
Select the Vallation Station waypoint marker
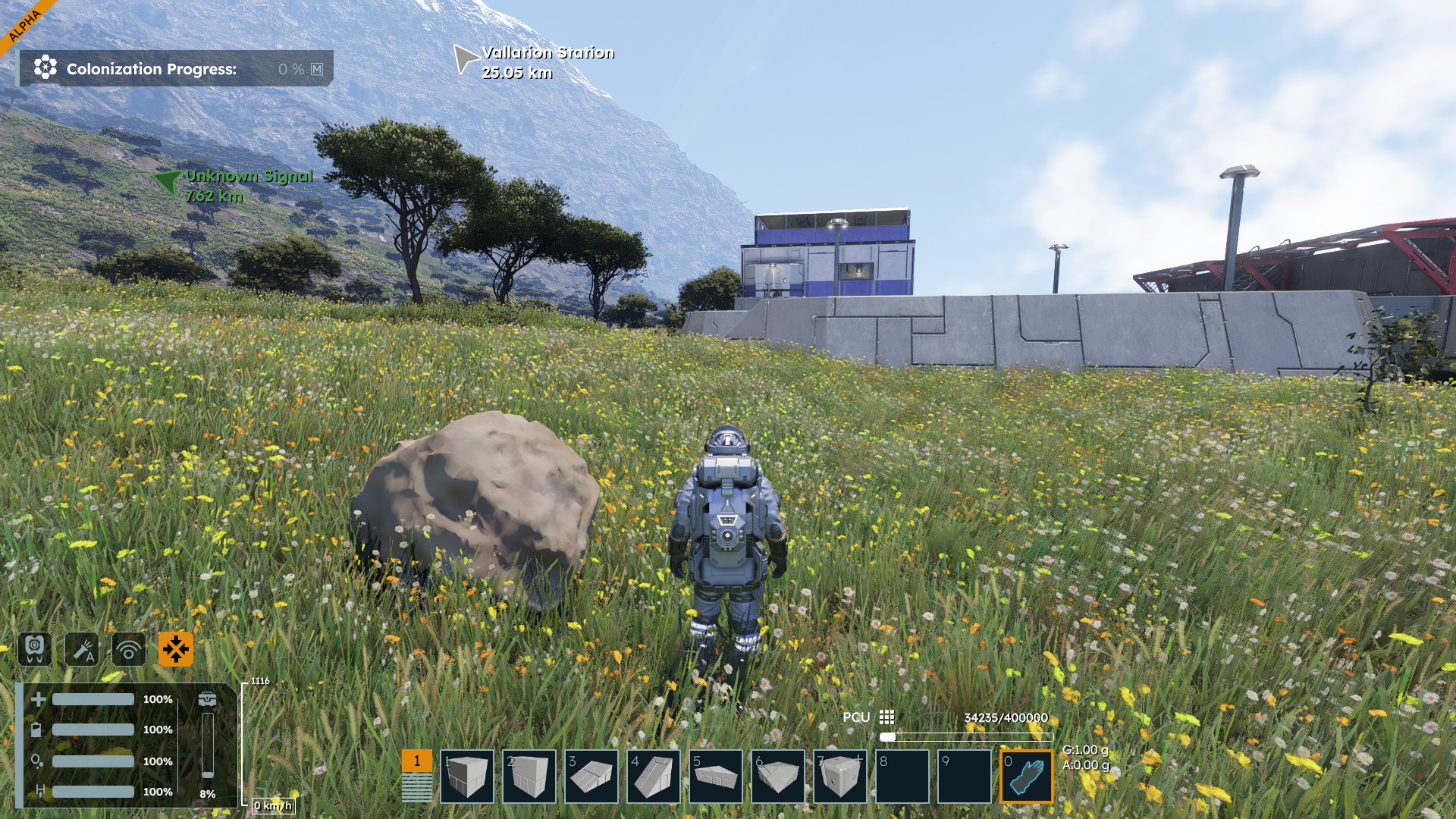pos(465,58)
